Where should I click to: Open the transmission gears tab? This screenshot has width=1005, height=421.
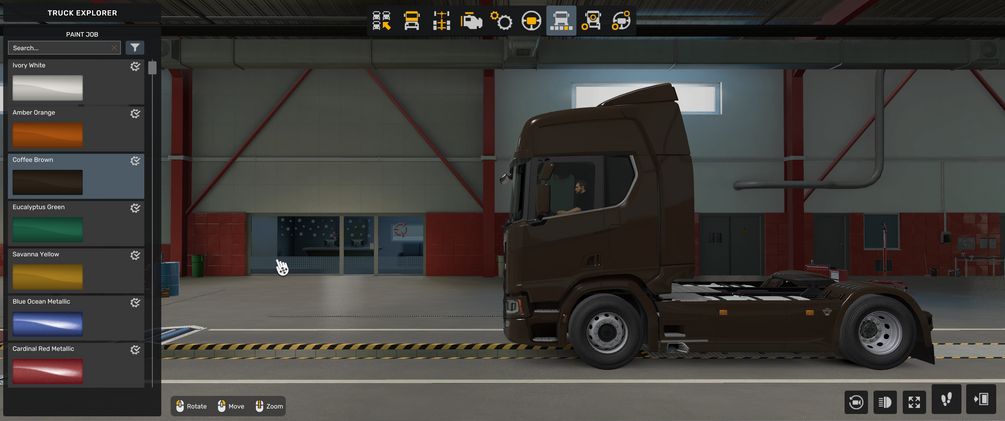coord(501,21)
